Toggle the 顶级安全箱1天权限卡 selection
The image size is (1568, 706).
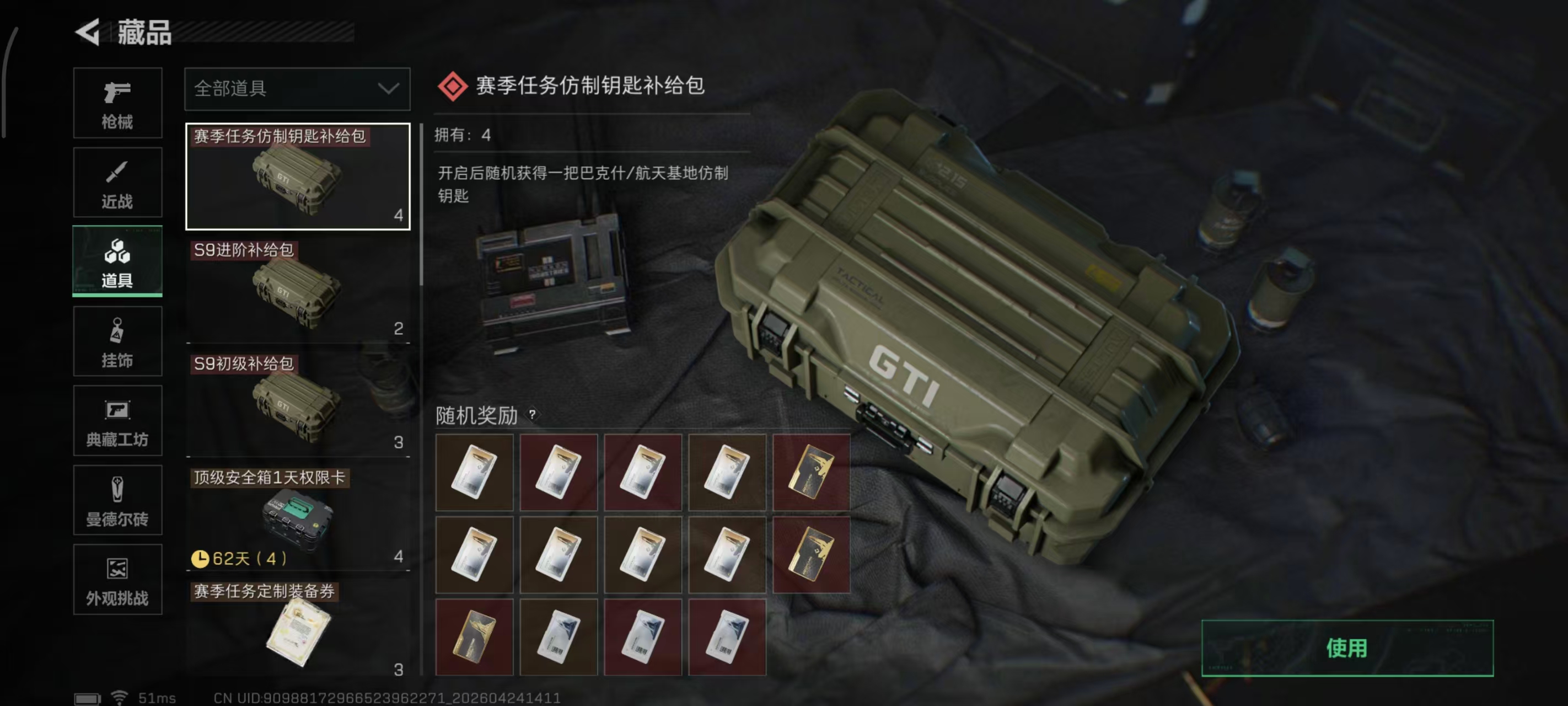(x=298, y=515)
